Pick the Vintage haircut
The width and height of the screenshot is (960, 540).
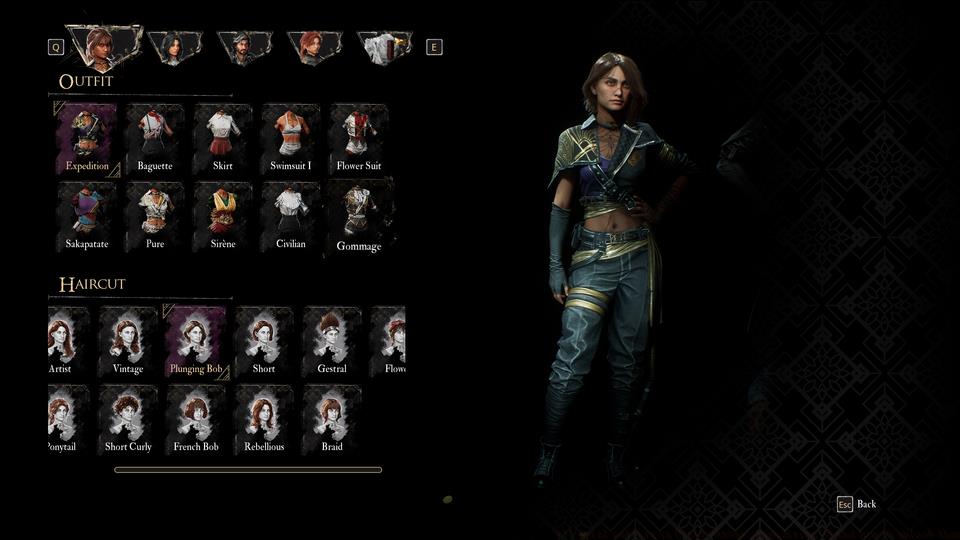pos(128,342)
